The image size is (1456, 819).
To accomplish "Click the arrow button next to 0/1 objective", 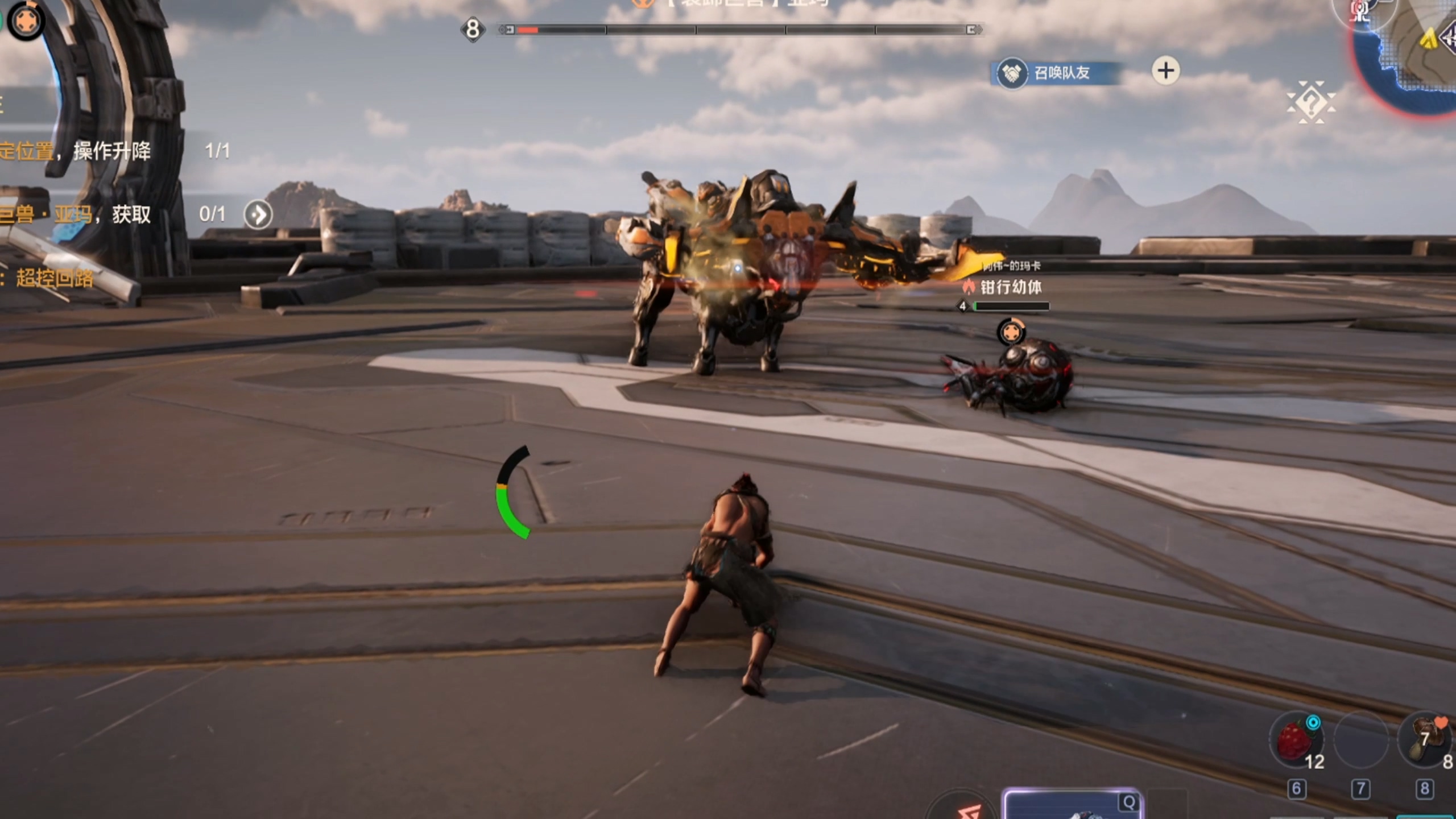I will click(258, 215).
